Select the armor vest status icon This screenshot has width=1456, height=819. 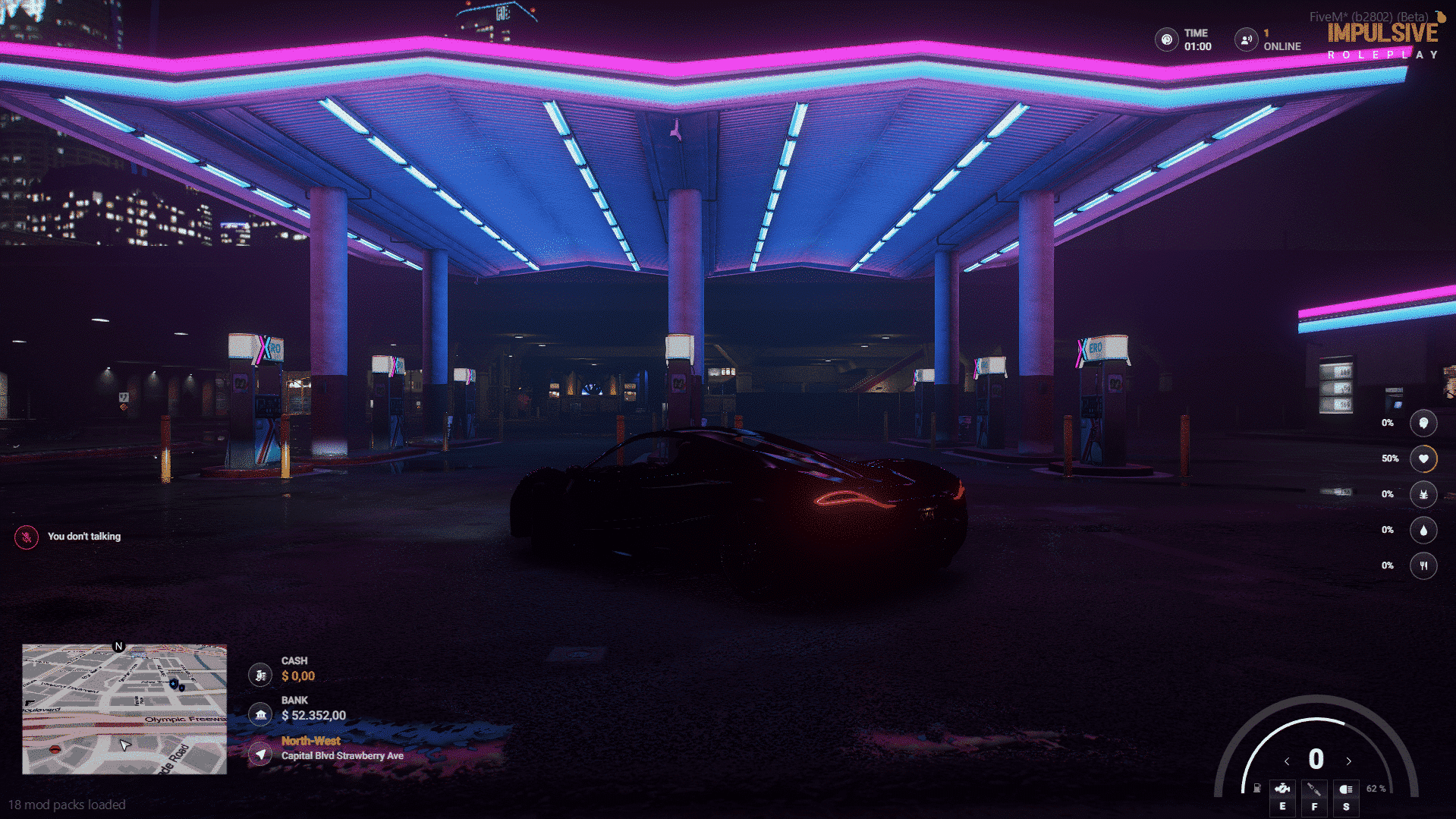(x=1424, y=494)
